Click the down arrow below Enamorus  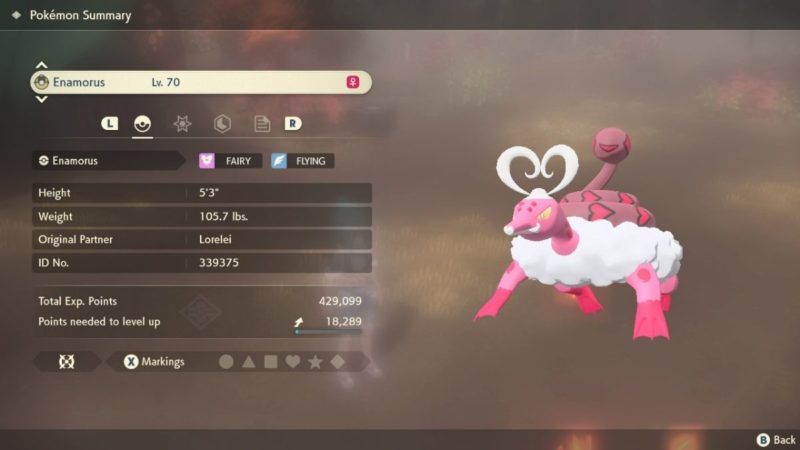pyautogui.click(x=42, y=99)
